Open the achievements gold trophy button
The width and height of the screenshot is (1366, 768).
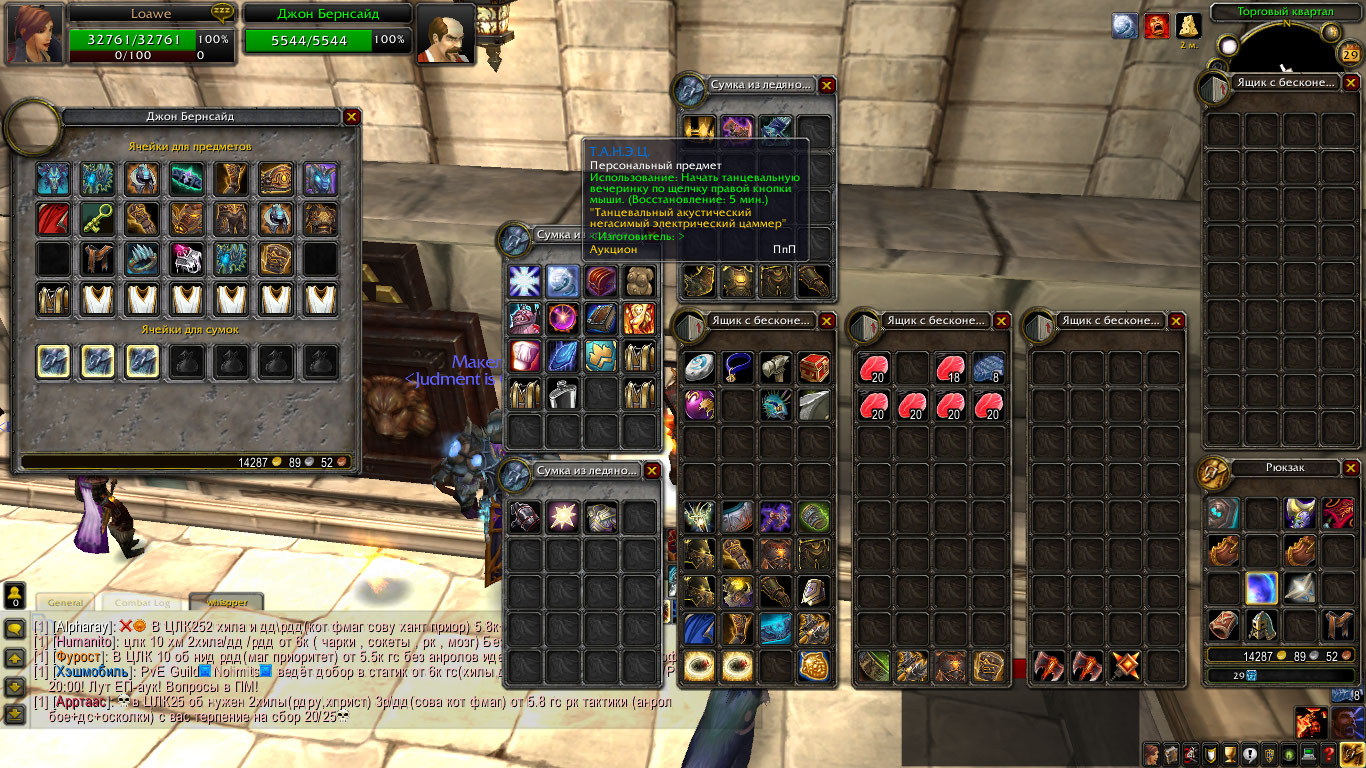pyautogui.click(x=1231, y=754)
